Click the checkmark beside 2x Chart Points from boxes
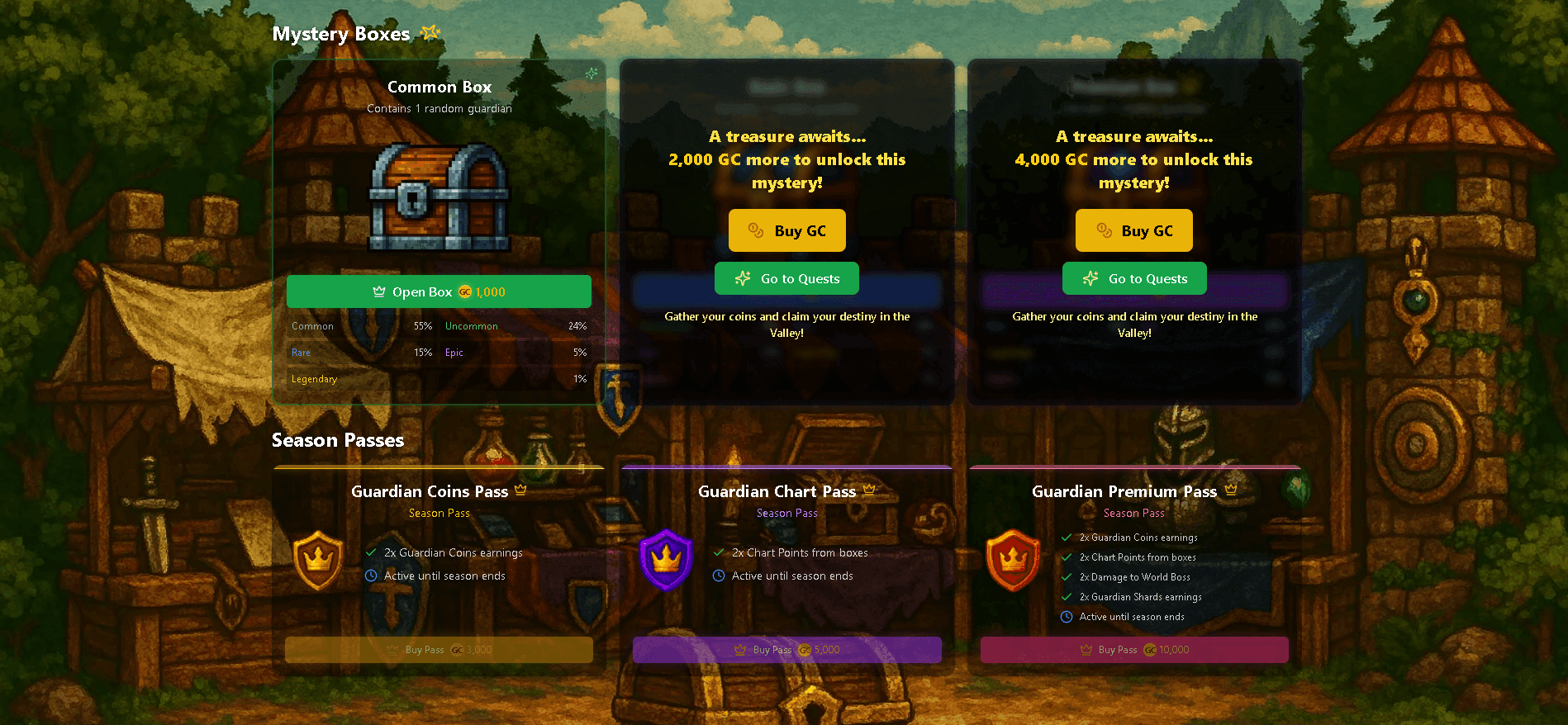This screenshot has height=725, width=1568. [x=718, y=552]
